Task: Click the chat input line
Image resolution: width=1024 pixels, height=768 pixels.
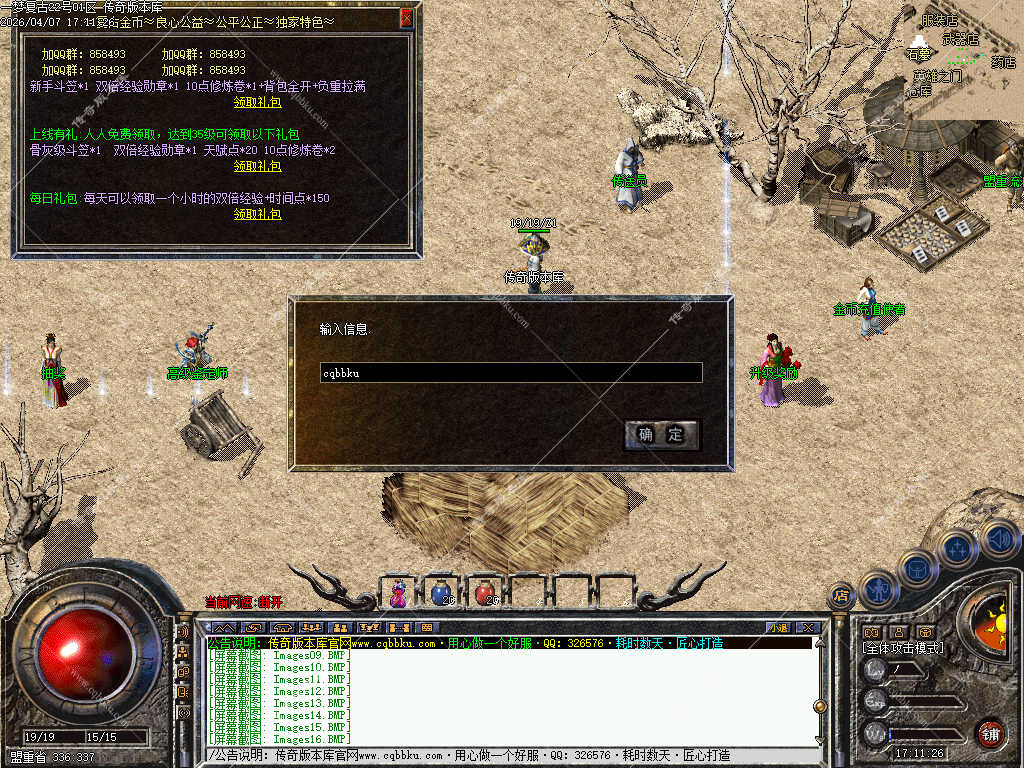Action: pyautogui.click(x=510, y=756)
